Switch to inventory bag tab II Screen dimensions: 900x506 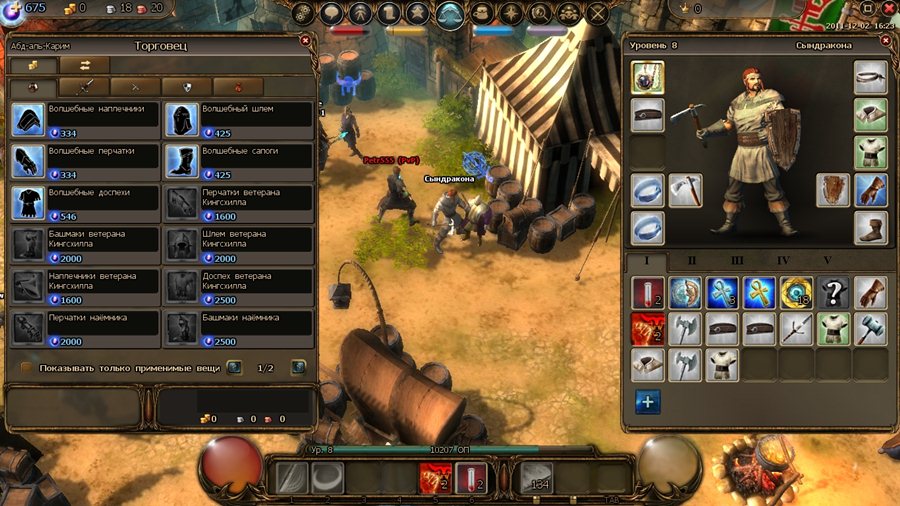tap(692, 262)
